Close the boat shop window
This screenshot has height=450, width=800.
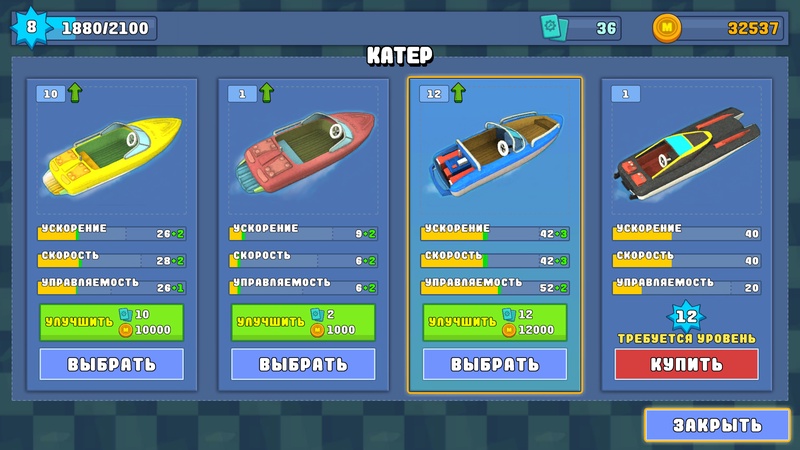pyautogui.click(x=717, y=424)
